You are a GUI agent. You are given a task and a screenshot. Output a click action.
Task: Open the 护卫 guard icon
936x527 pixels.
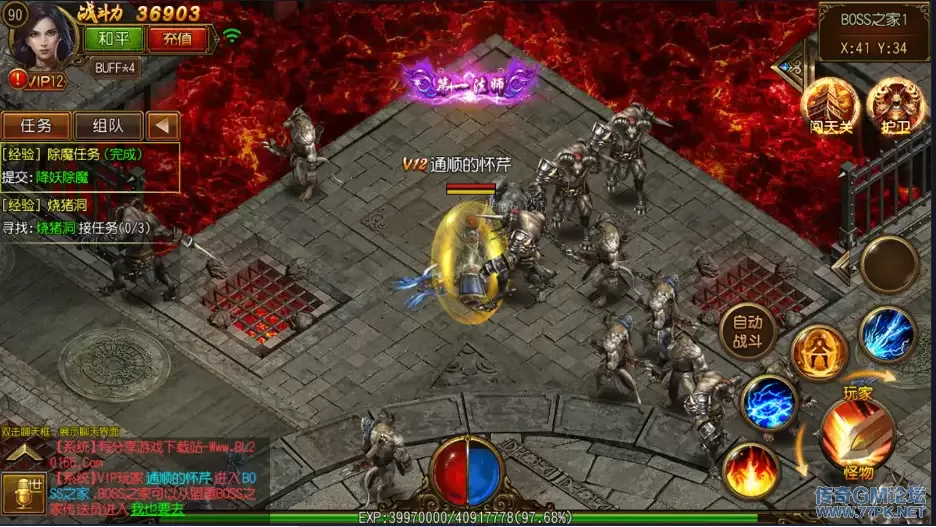click(892, 105)
